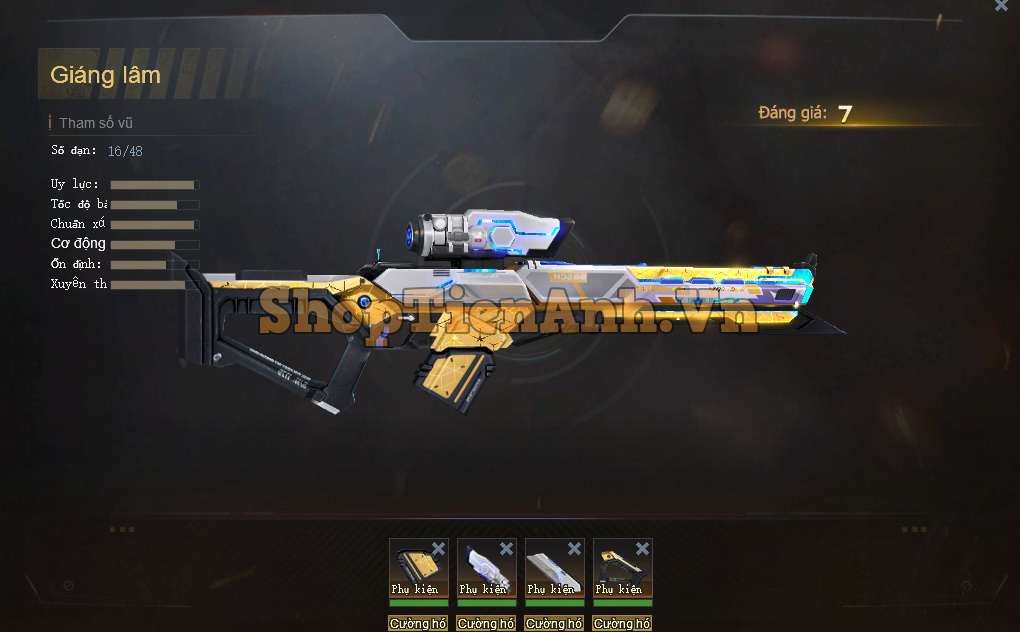Select the white scope accessory slot
The height and width of the screenshot is (632, 1020).
(484, 570)
